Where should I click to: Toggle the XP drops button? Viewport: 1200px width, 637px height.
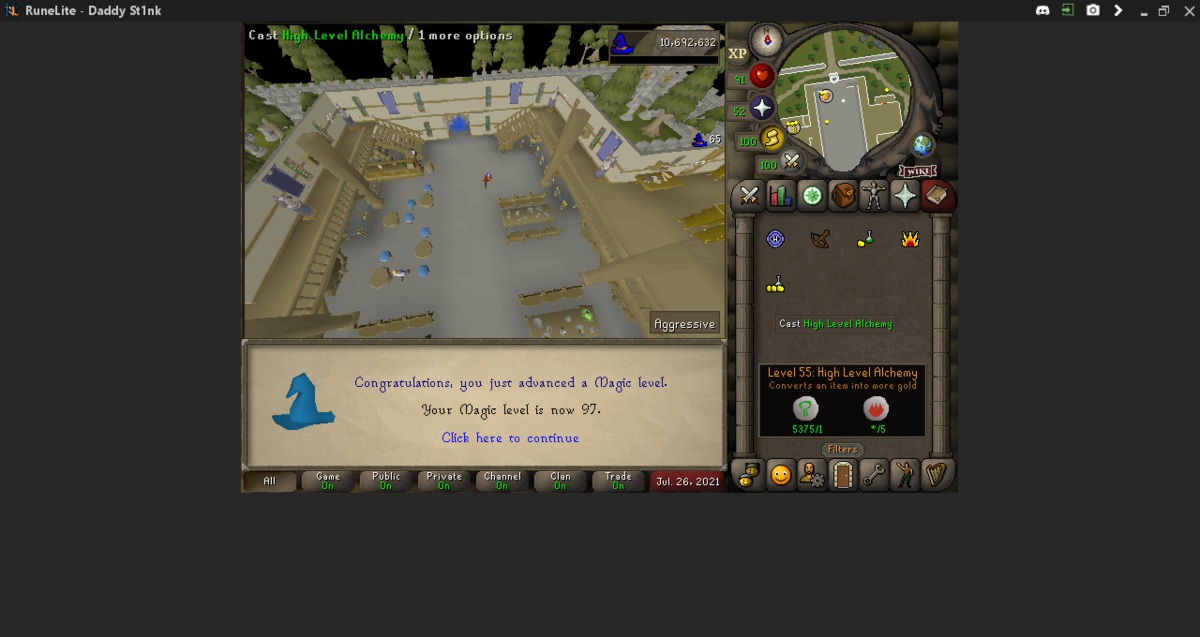(x=738, y=54)
